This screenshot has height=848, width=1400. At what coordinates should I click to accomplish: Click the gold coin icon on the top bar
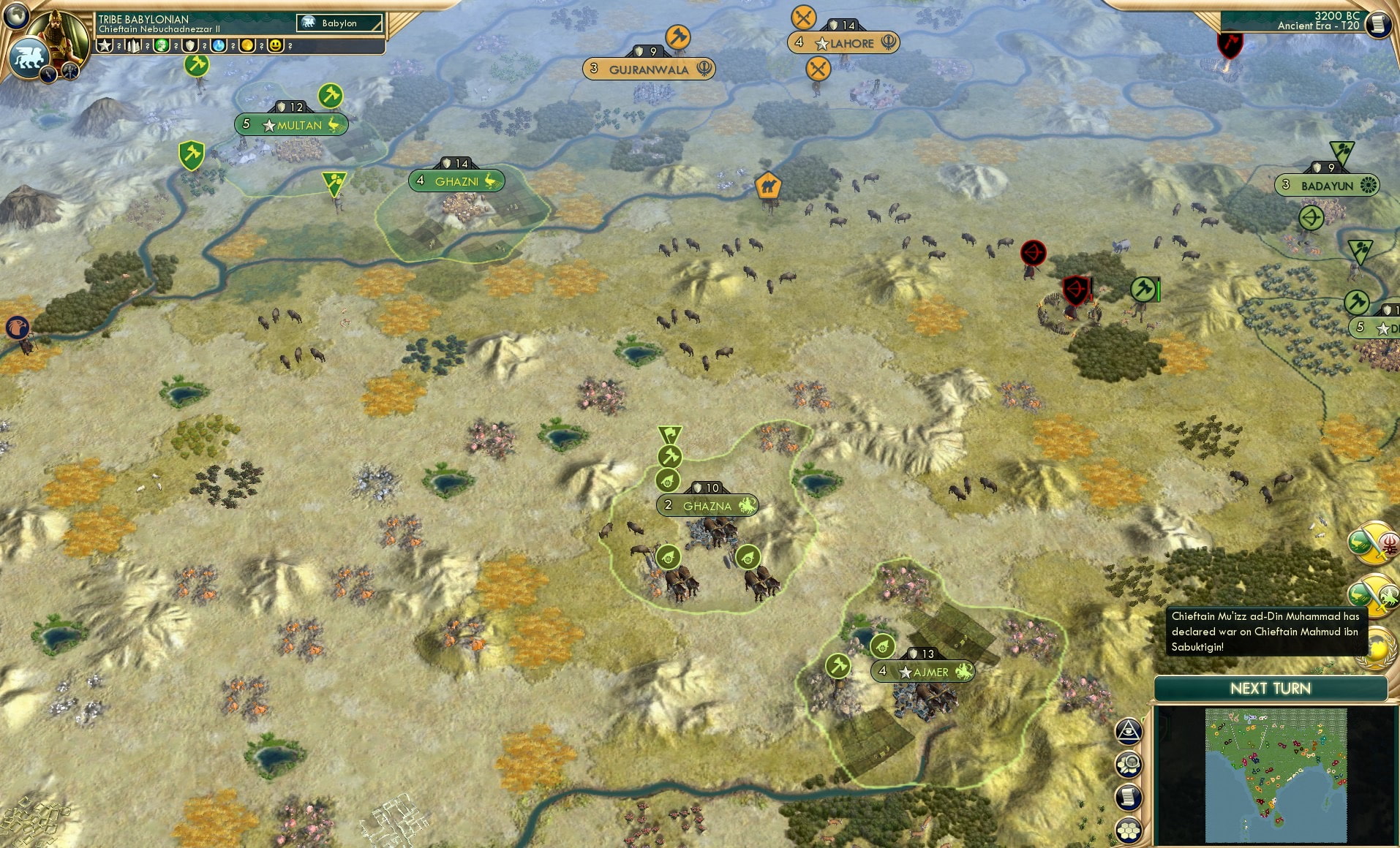tap(249, 45)
